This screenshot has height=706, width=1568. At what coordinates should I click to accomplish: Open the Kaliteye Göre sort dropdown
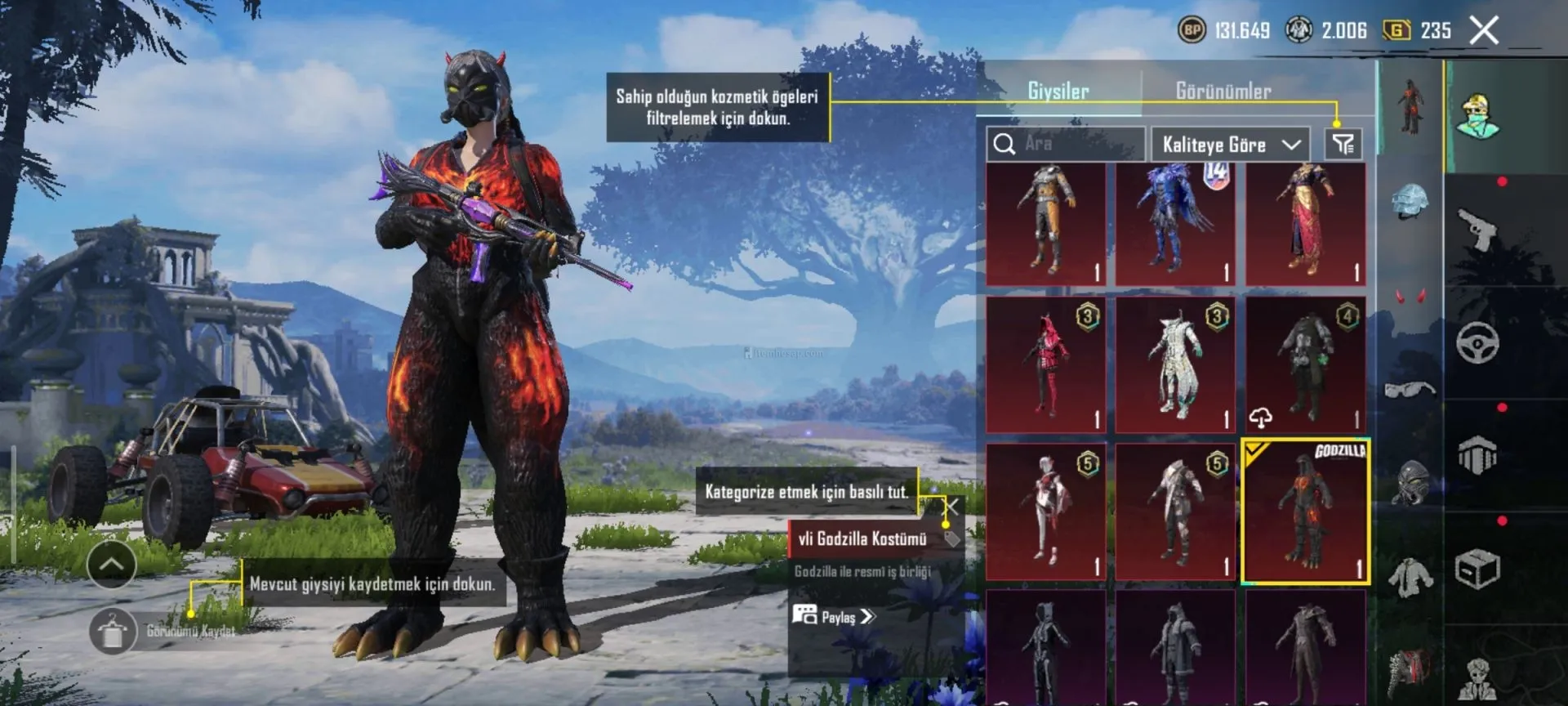(x=1230, y=145)
